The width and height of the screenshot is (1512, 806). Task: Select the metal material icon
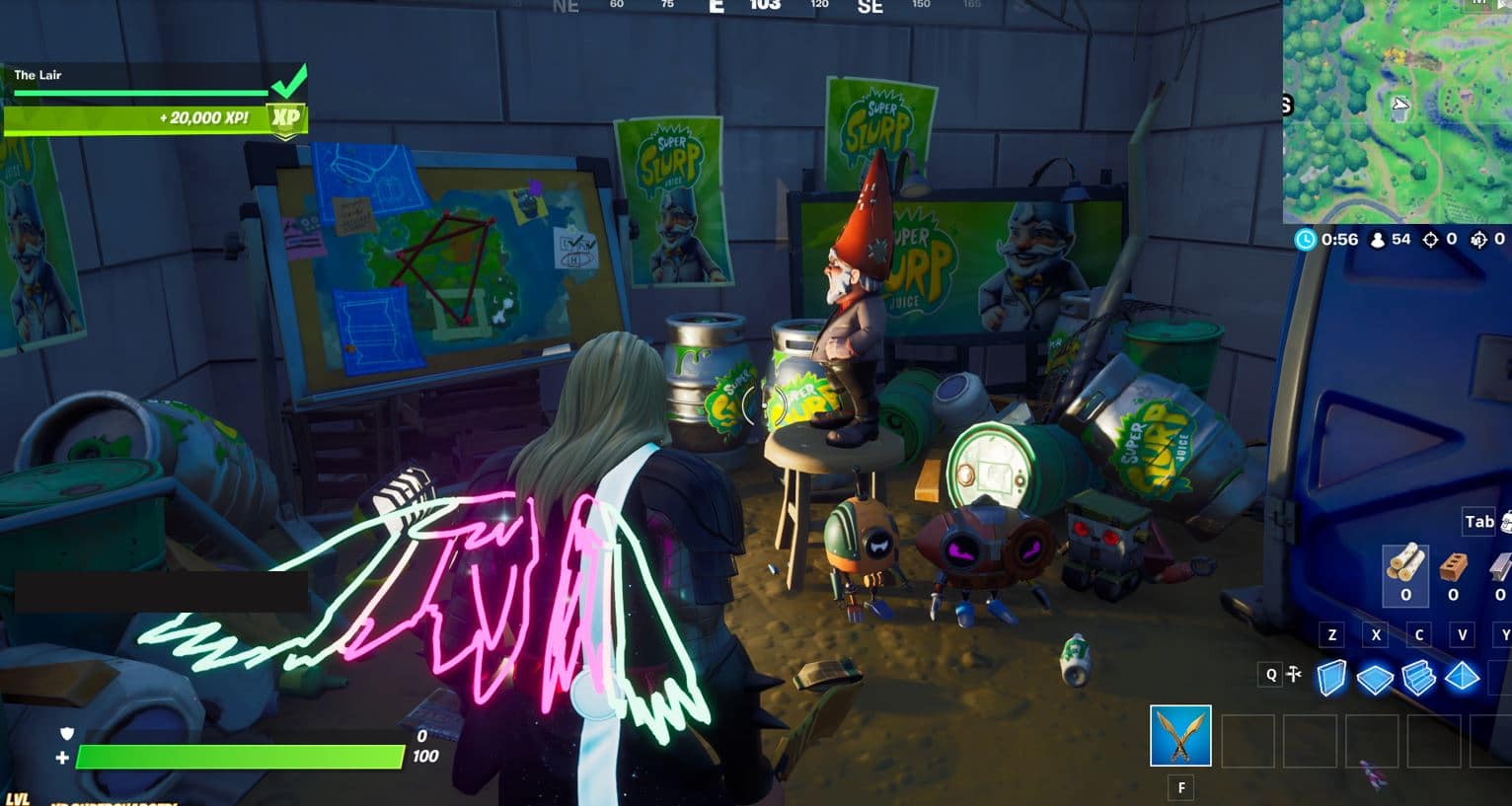coord(1504,567)
